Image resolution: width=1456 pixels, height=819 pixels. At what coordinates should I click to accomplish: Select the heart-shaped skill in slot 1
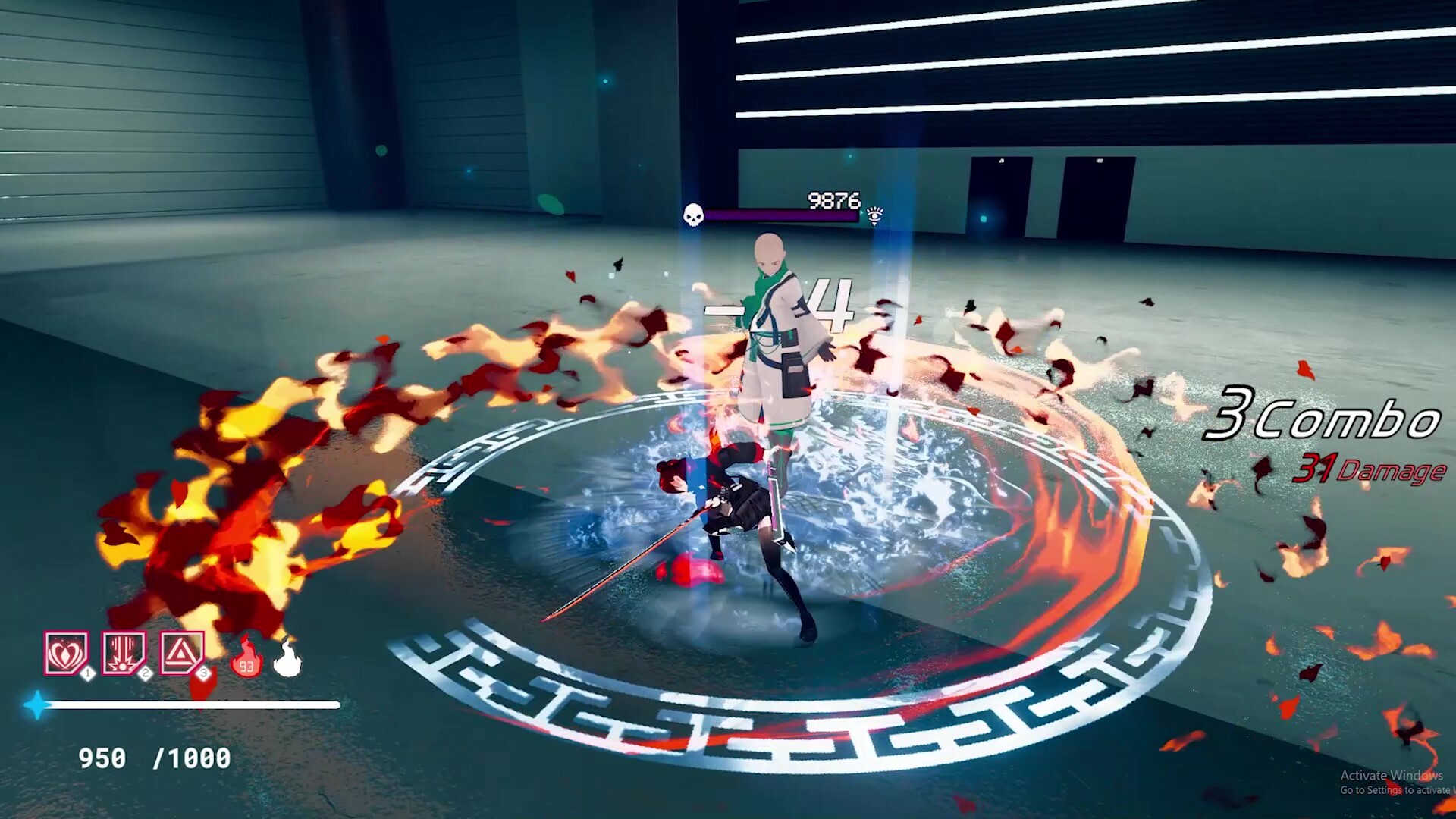coord(66,650)
